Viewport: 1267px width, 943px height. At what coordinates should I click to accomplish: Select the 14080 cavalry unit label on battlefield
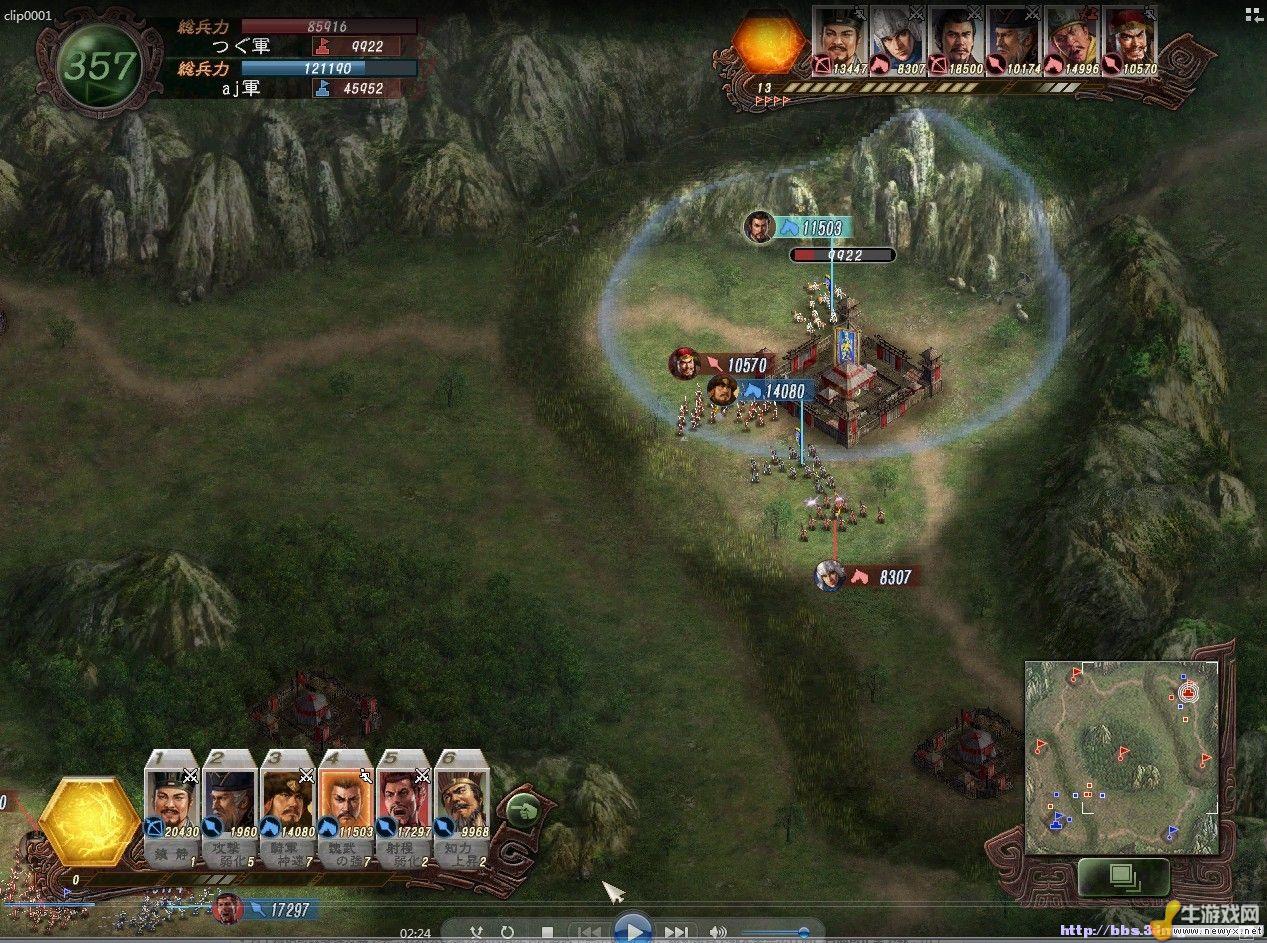point(774,391)
